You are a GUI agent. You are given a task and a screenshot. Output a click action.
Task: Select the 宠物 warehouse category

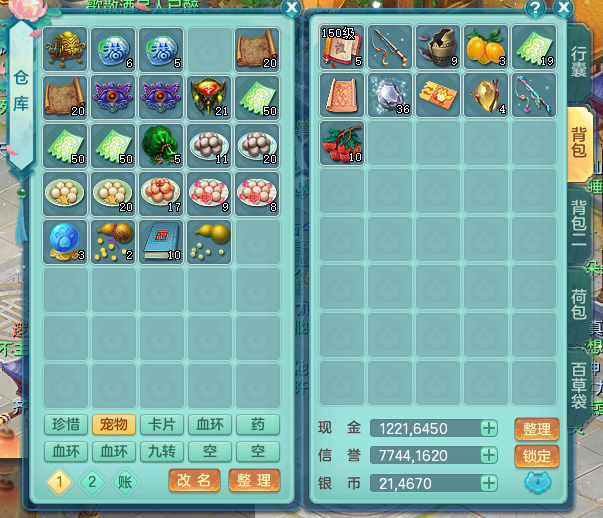click(113, 425)
